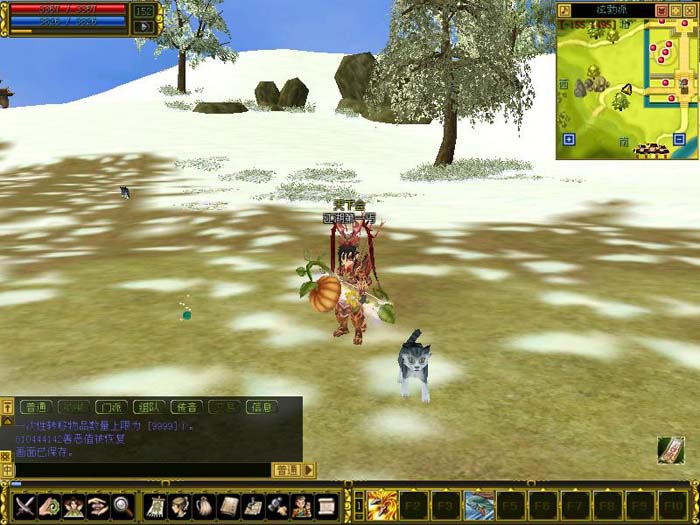Toggle the 中 input mode button
The width and height of the screenshot is (700, 525).
[x=7, y=469]
